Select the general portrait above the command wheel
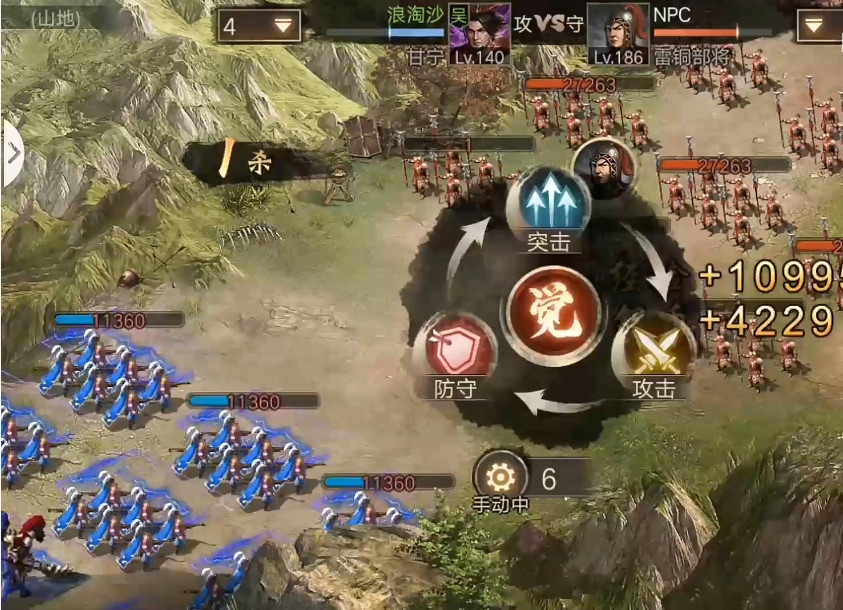 [x=604, y=167]
